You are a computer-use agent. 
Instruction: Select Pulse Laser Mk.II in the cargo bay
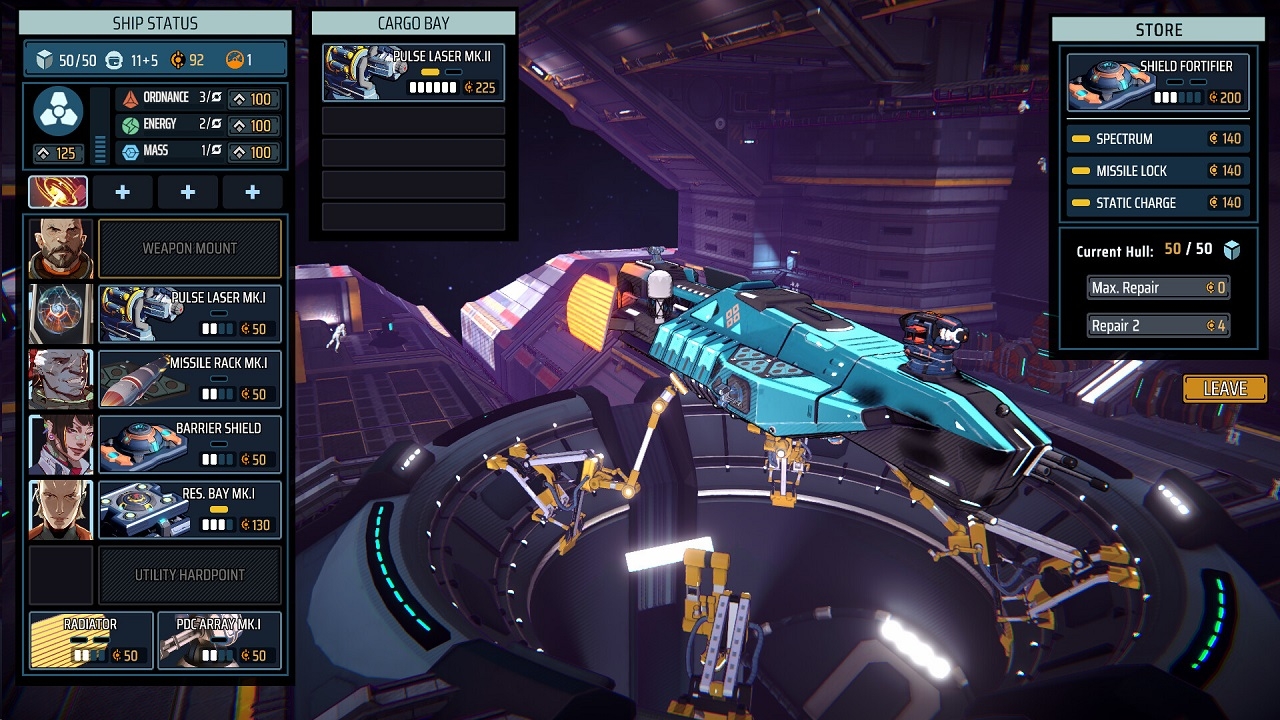(x=413, y=73)
